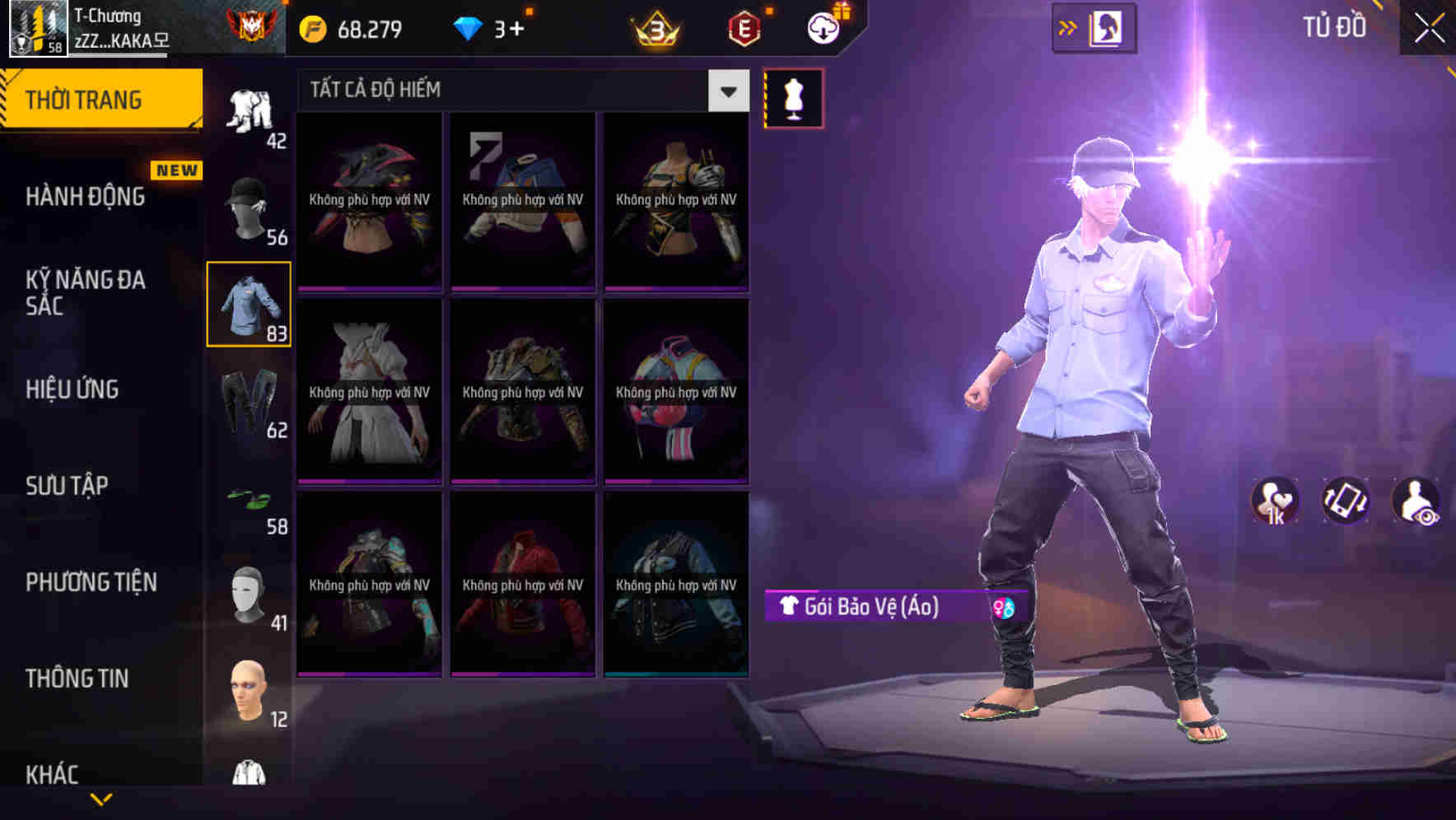Select the headwear category icon showing 56
Screen dimensions: 1456x820
[x=247, y=204]
